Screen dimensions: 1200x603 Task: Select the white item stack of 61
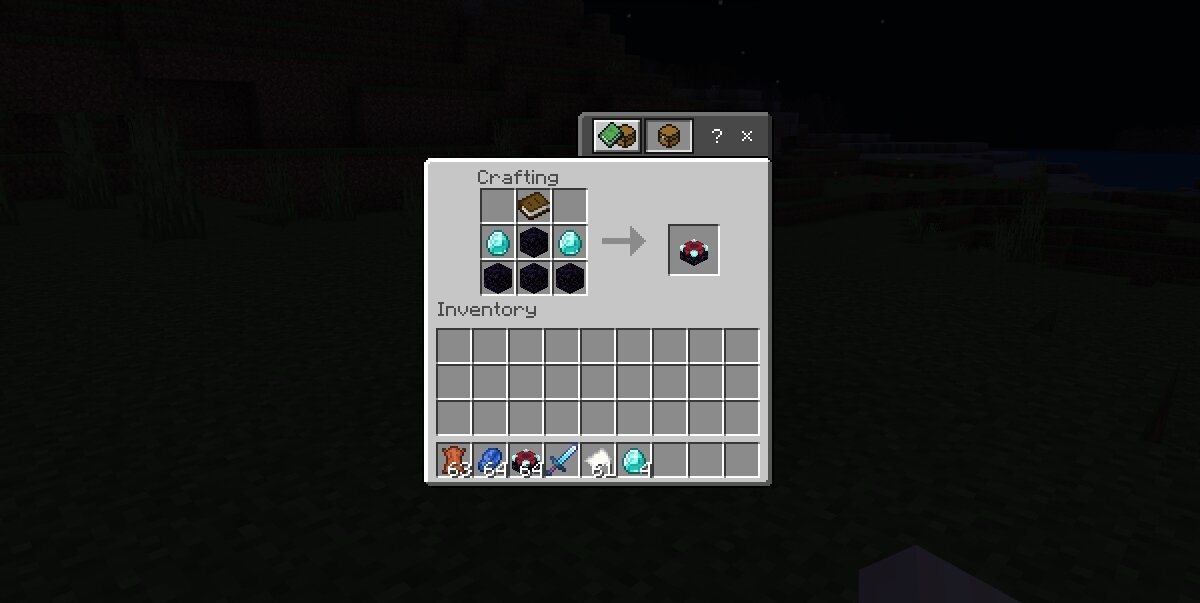click(x=598, y=461)
